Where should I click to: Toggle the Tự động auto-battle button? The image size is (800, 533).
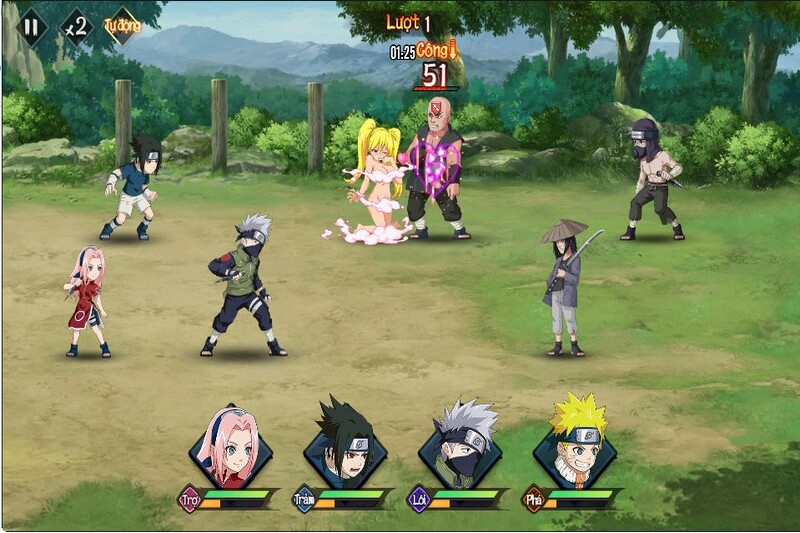pyautogui.click(x=122, y=26)
